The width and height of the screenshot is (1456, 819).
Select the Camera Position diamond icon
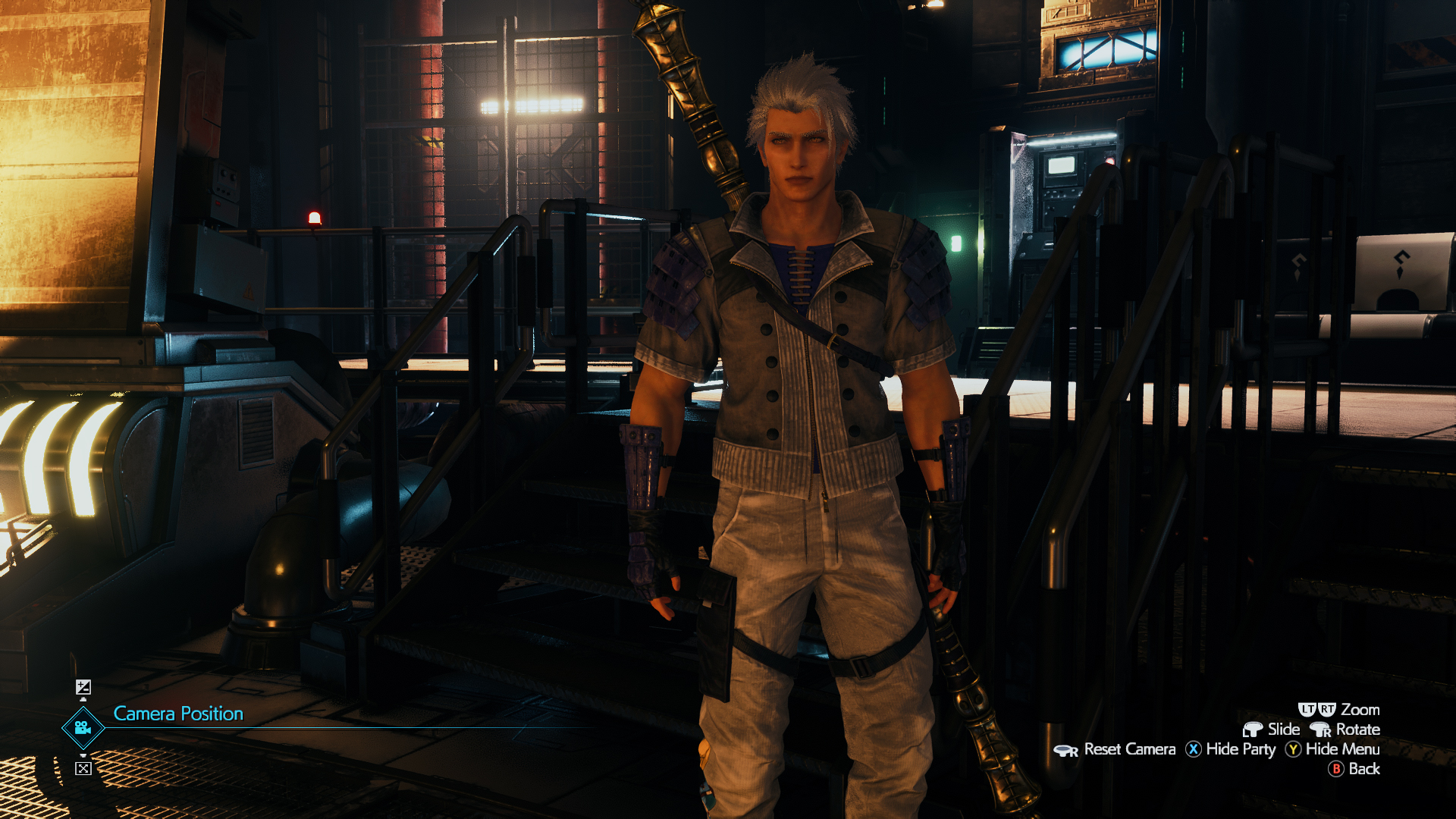pyautogui.click(x=83, y=728)
